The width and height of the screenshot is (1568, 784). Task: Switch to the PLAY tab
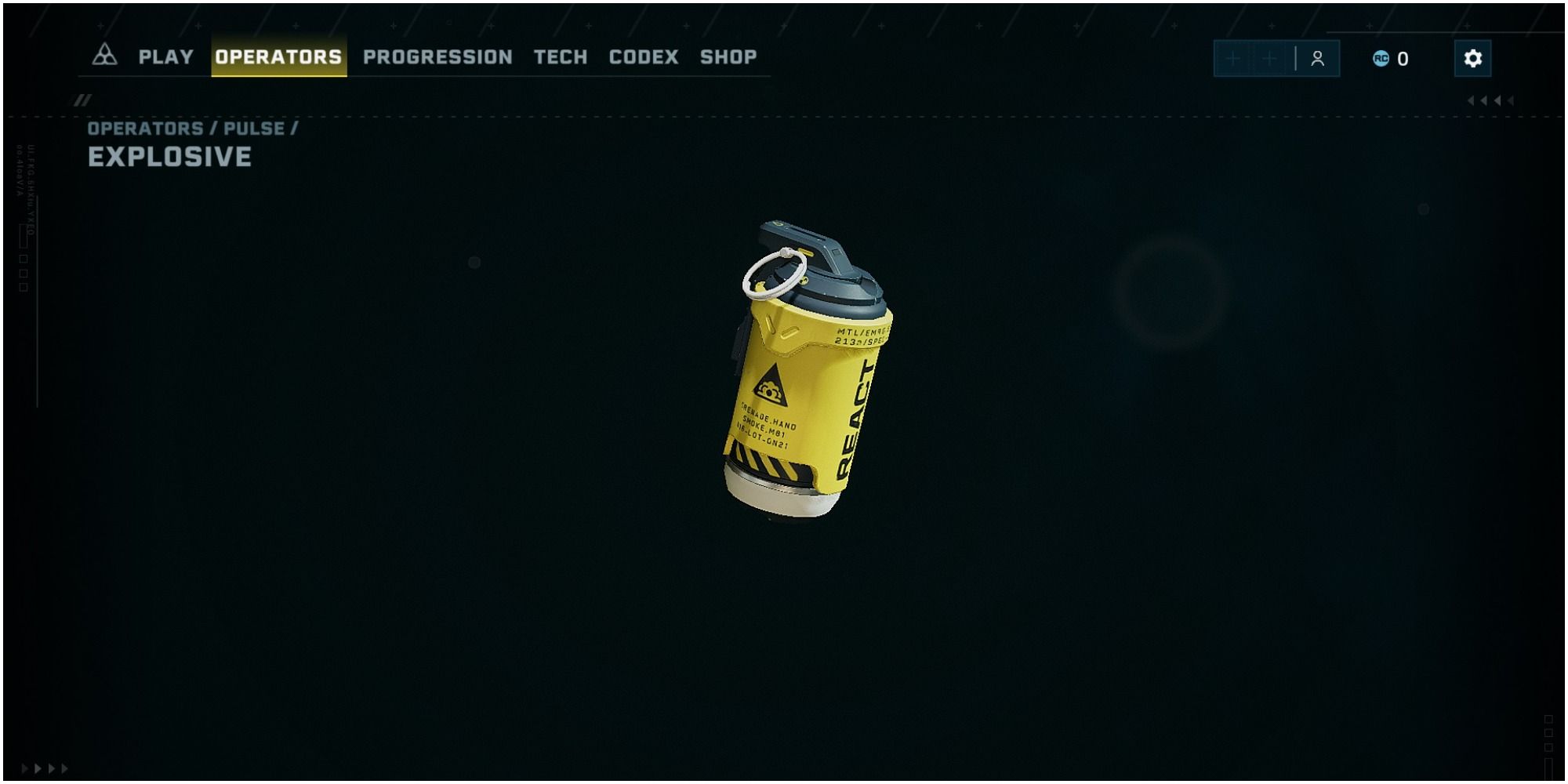coord(165,56)
